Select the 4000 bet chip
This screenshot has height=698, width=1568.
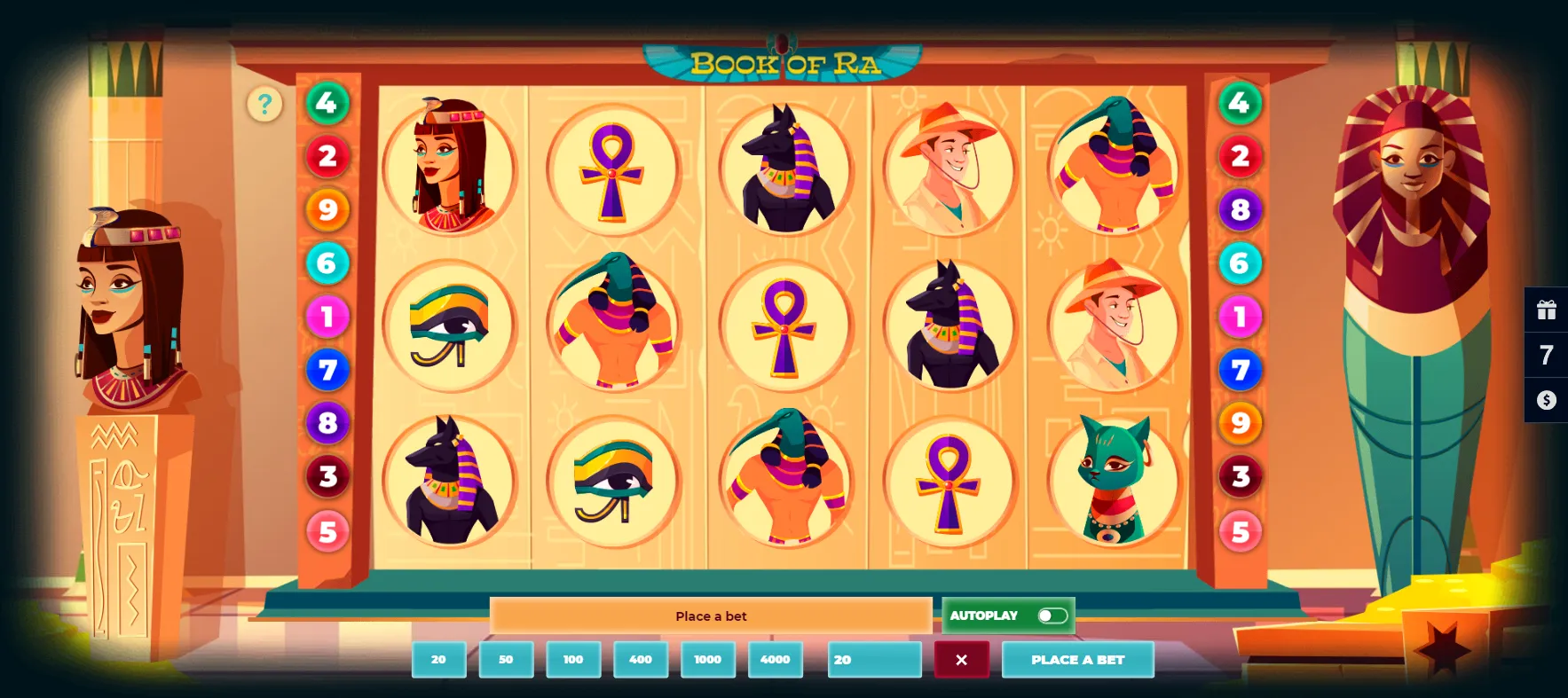(x=775, y=659)
